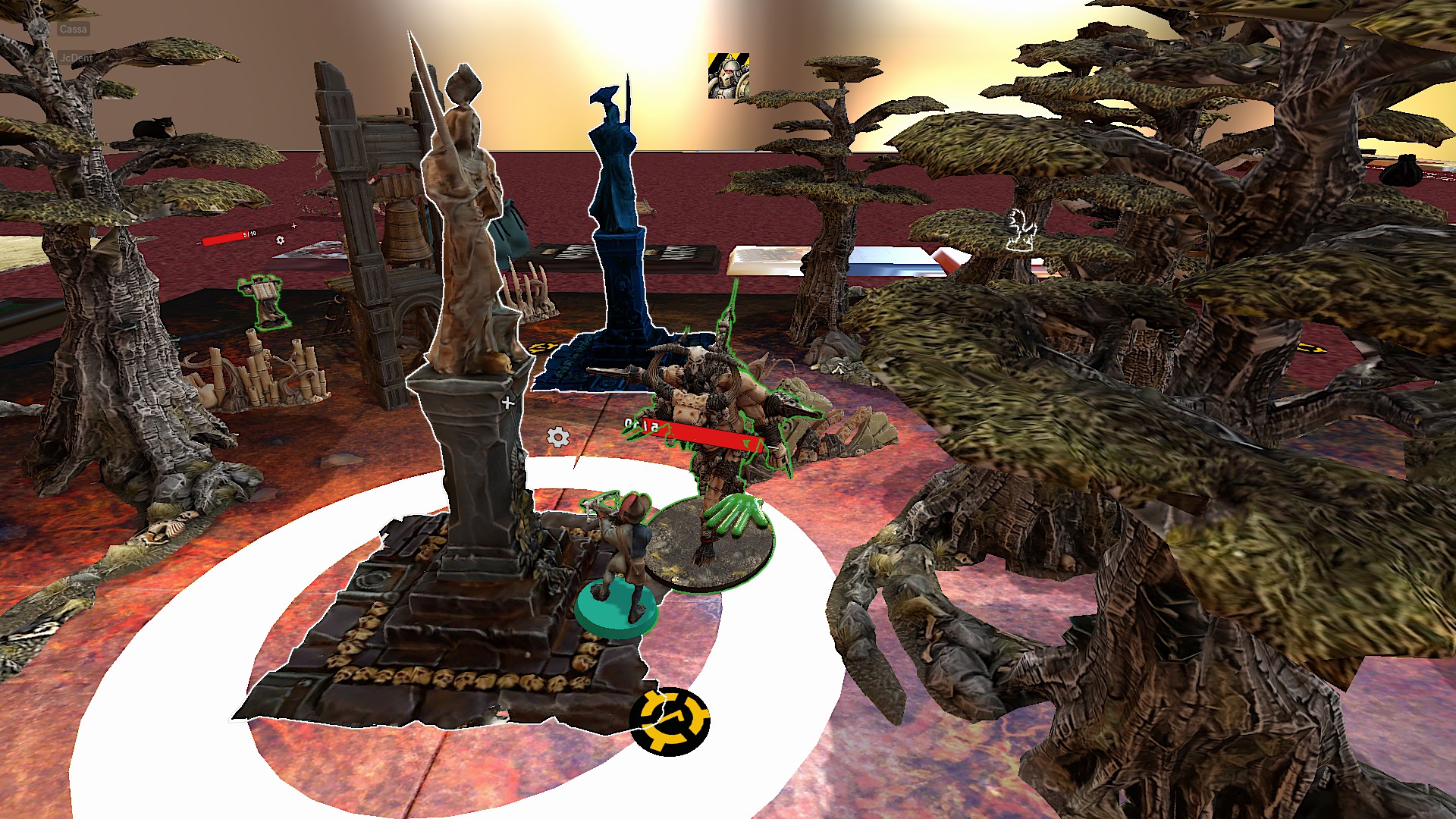This screenshot has height=819, width=1456.
Task: Open the gear settings beside the horned beast's health bar
Action: (558, 437)
